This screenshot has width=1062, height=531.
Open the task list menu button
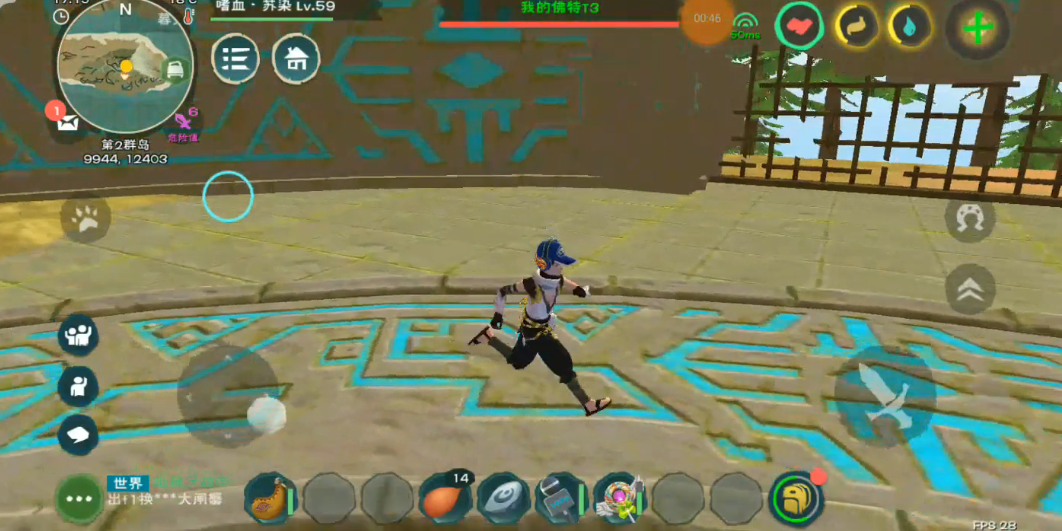pyautogui.click(x=236, y=59)
